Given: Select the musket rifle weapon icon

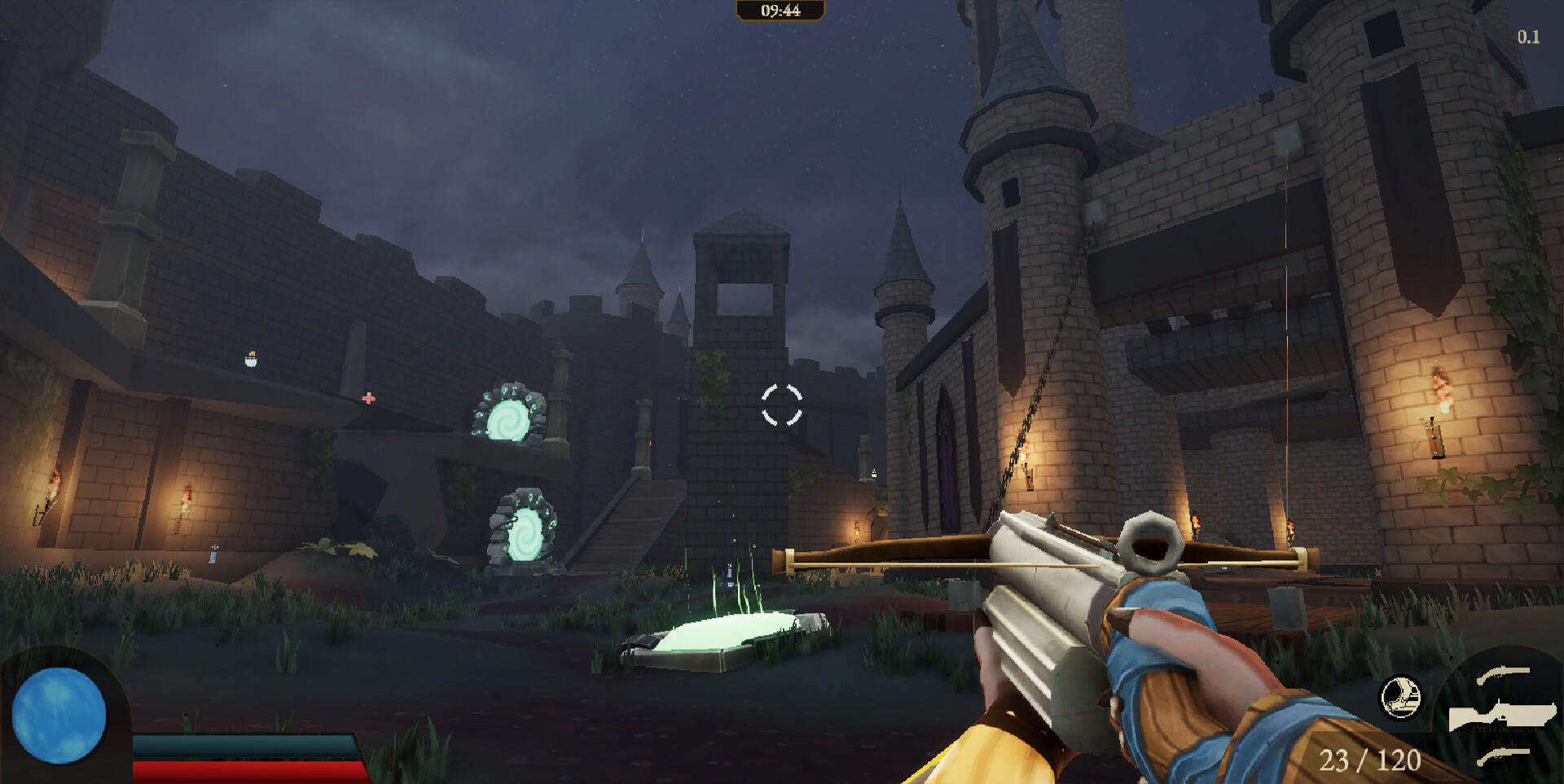Looking at the screenshot, I should [1503, 715].
